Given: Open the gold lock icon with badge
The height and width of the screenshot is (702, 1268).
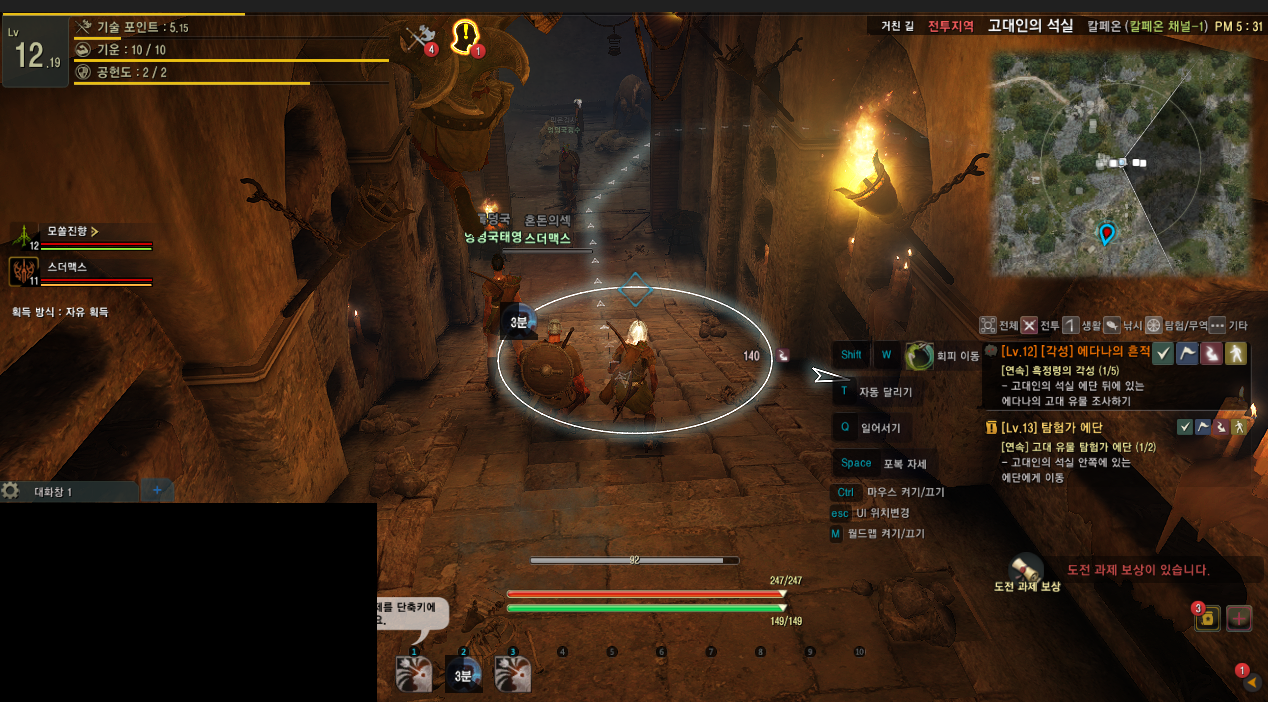Looking at the screenshot, I should point(1207,618).
